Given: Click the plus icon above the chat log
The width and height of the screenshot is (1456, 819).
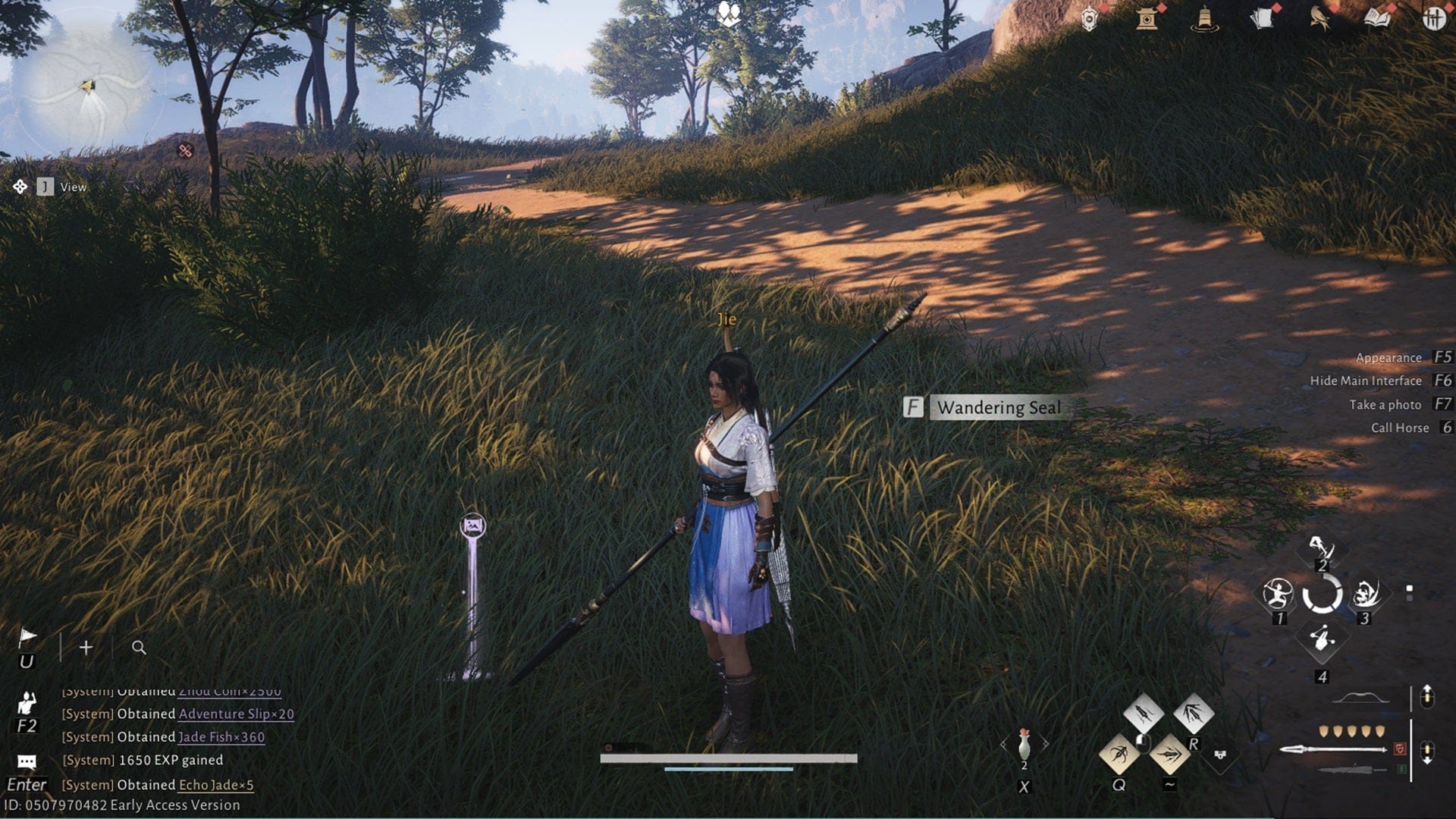Looking at the screenshot, I should click(x=86, y=648).
